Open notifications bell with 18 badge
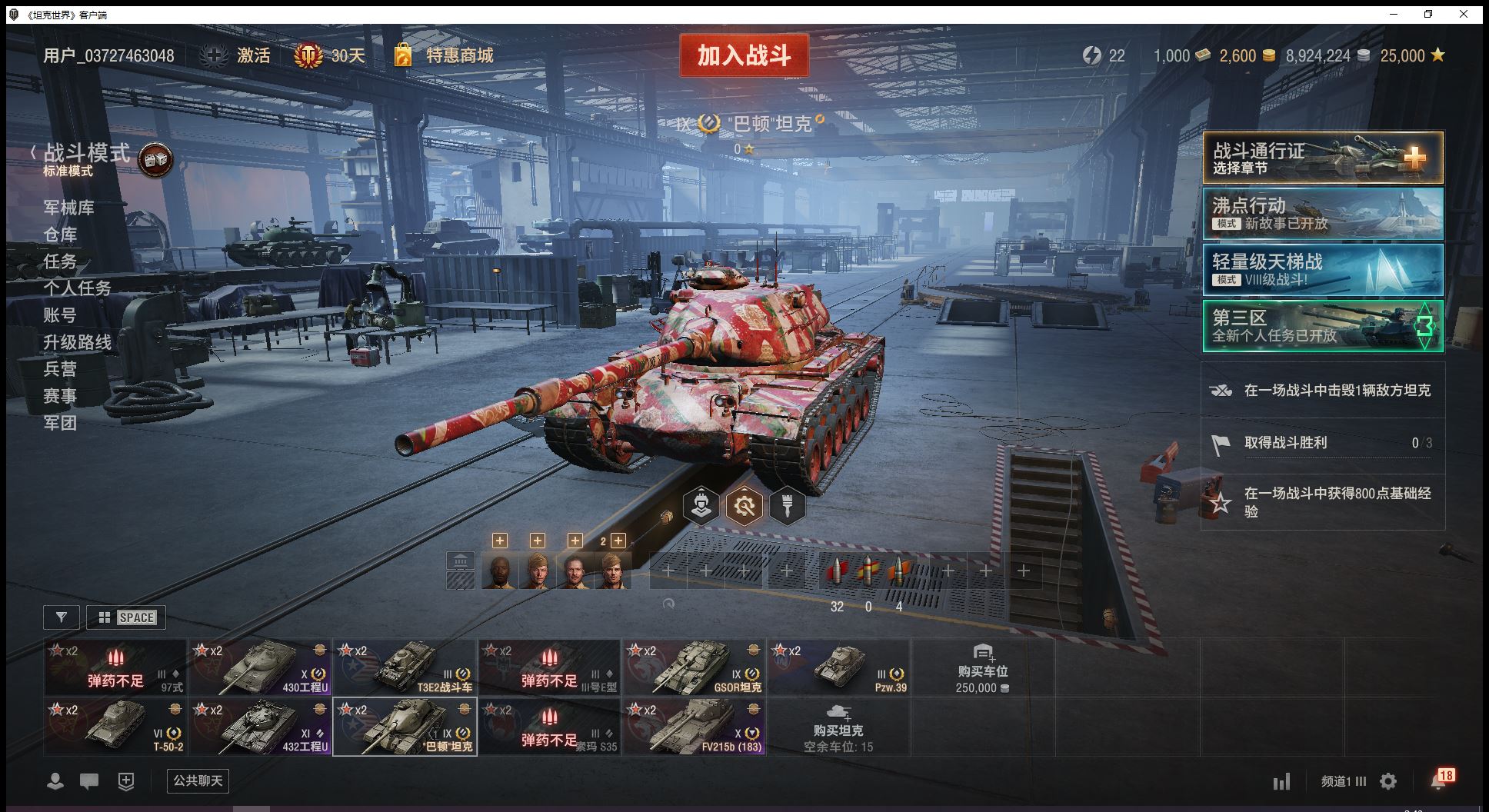The width and height of the screenshot is (1489, 812). point(1438,780)
